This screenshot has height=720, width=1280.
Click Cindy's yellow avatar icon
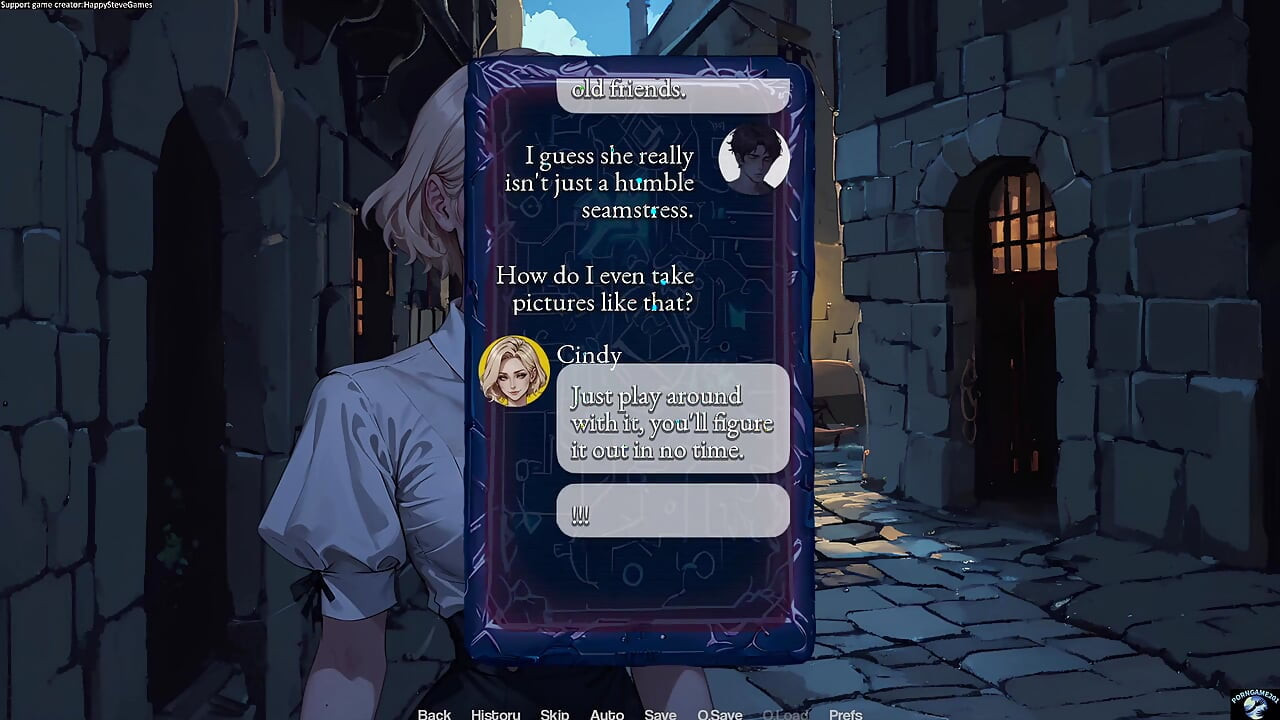(519, 370)
